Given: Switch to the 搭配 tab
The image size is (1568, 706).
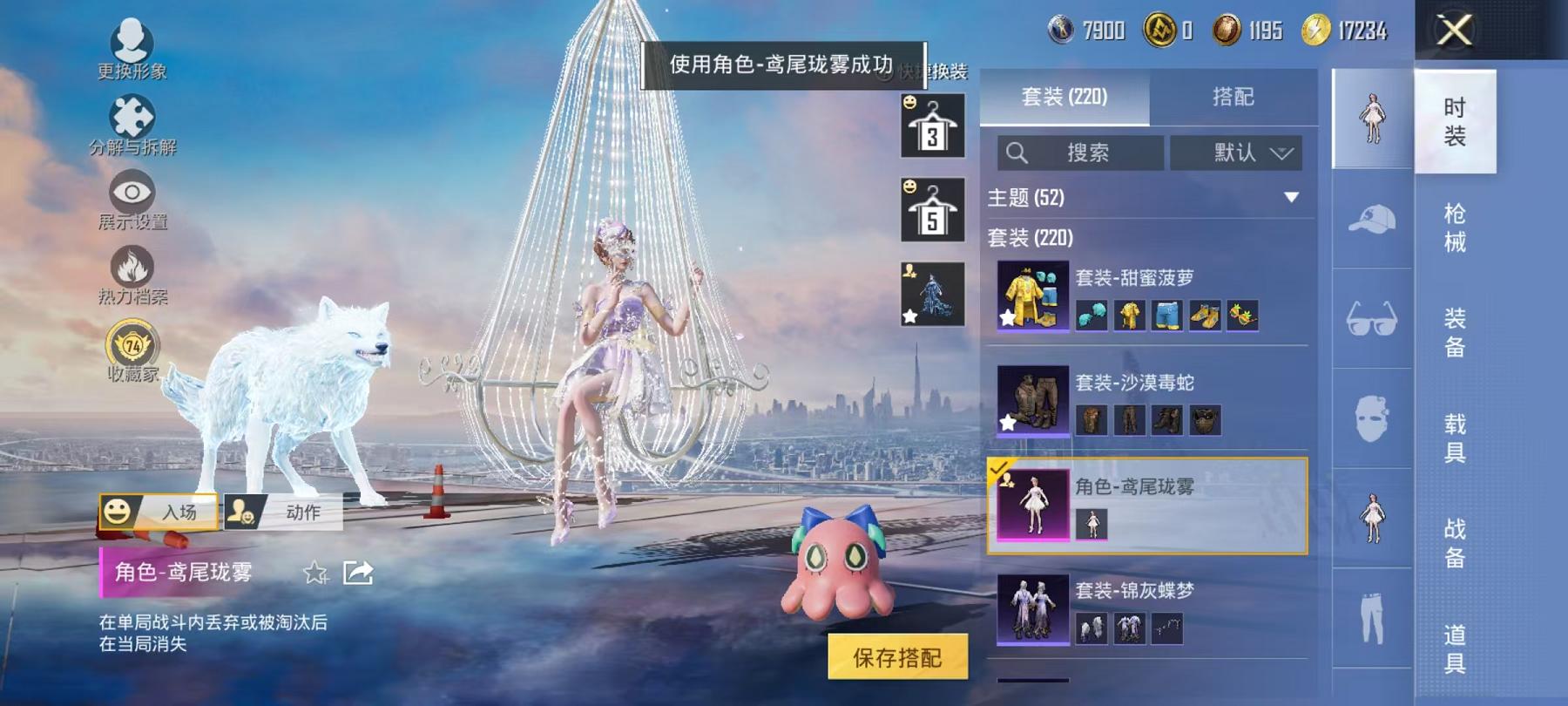Looking at the screenshot, I should pos(1233,98).
